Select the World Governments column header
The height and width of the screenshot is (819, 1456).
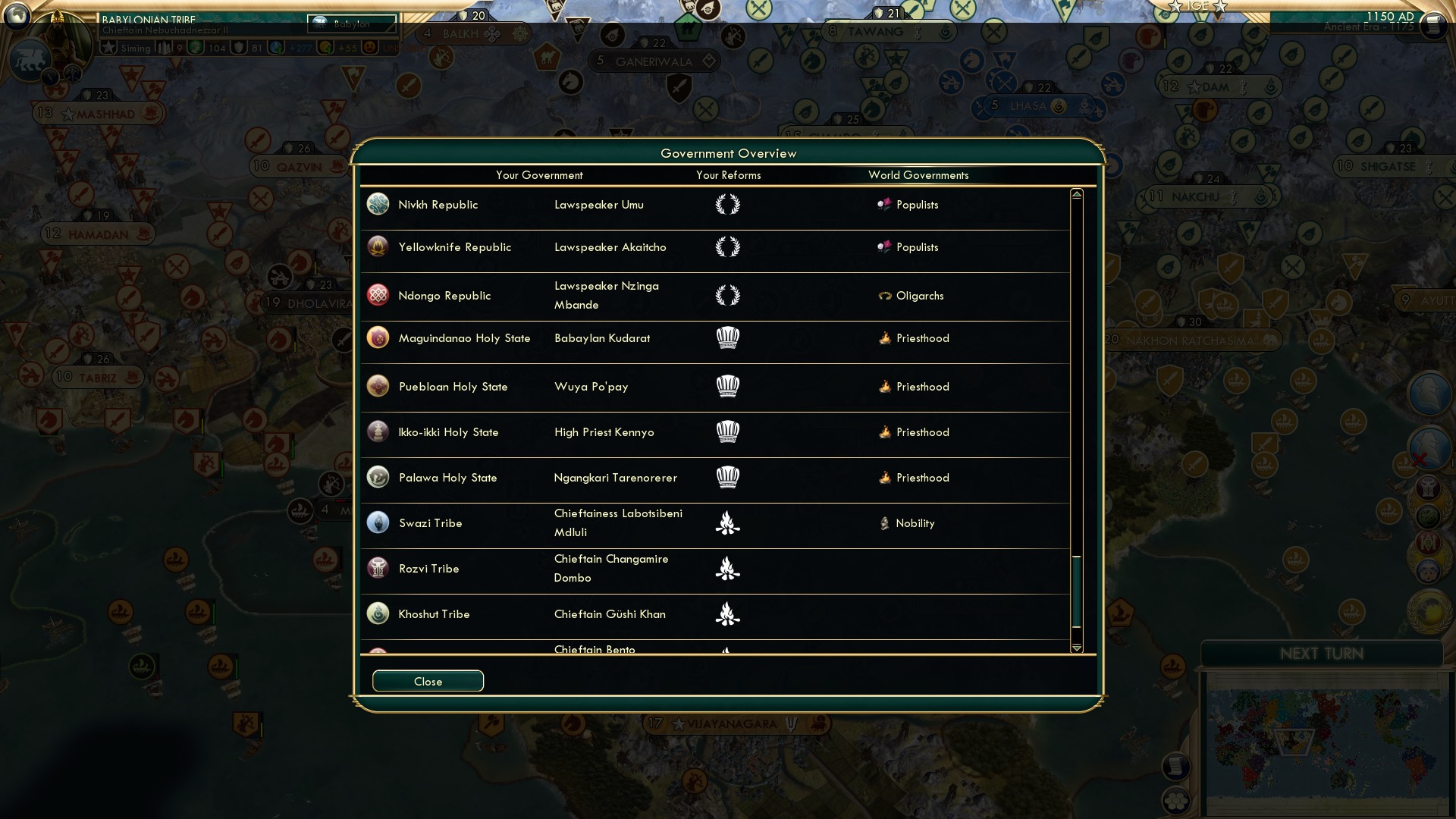pyautogui.click(x=918, y=175)
